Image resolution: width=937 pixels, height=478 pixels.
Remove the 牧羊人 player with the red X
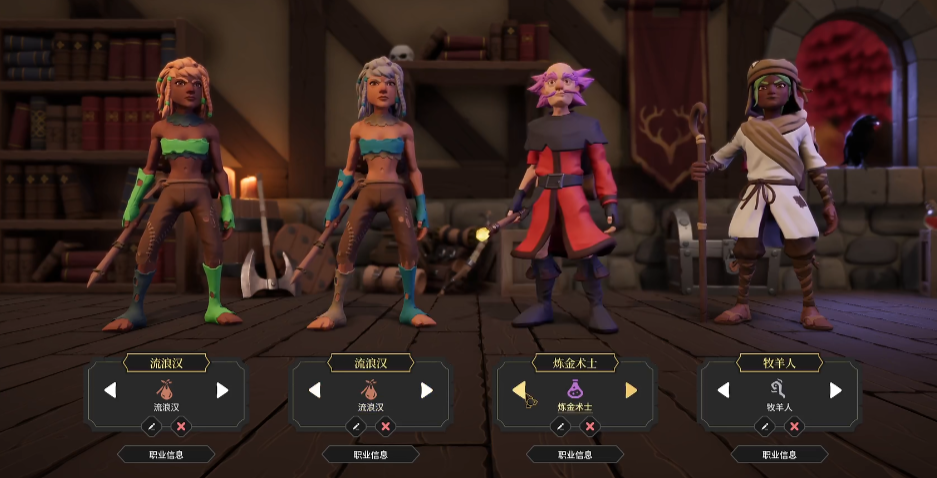click(794, 426)
